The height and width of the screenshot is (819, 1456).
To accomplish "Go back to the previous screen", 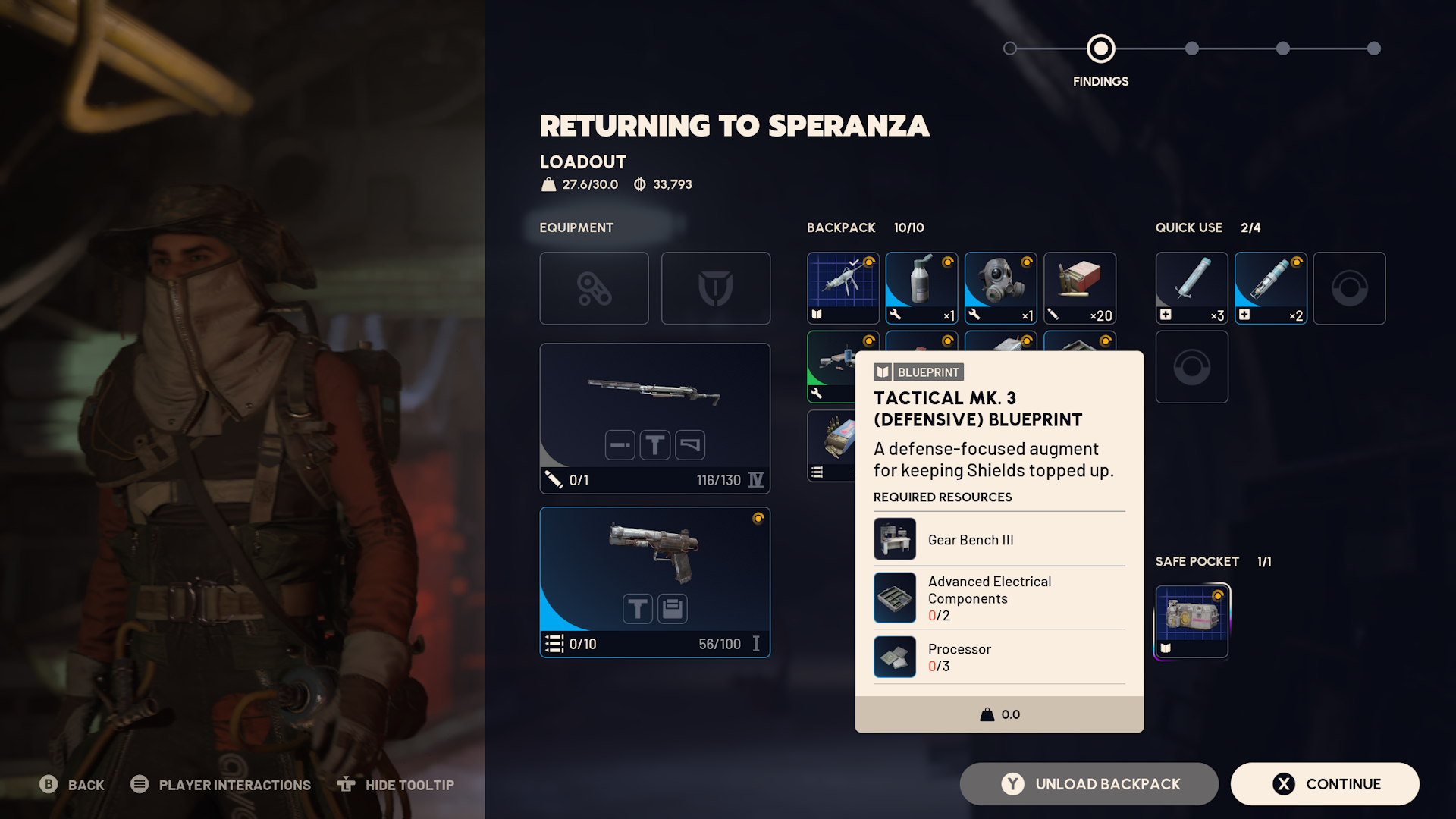I will [x=72, y=785].
